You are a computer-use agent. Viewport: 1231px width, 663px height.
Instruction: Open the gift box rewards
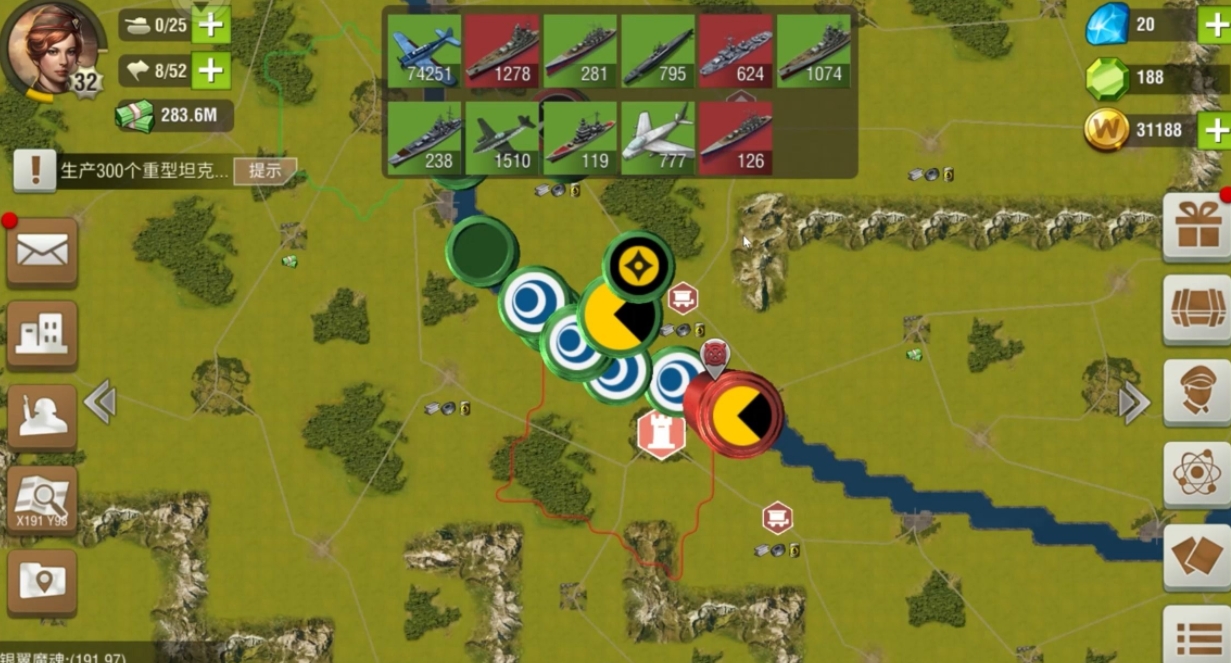tap(1197, 226)
